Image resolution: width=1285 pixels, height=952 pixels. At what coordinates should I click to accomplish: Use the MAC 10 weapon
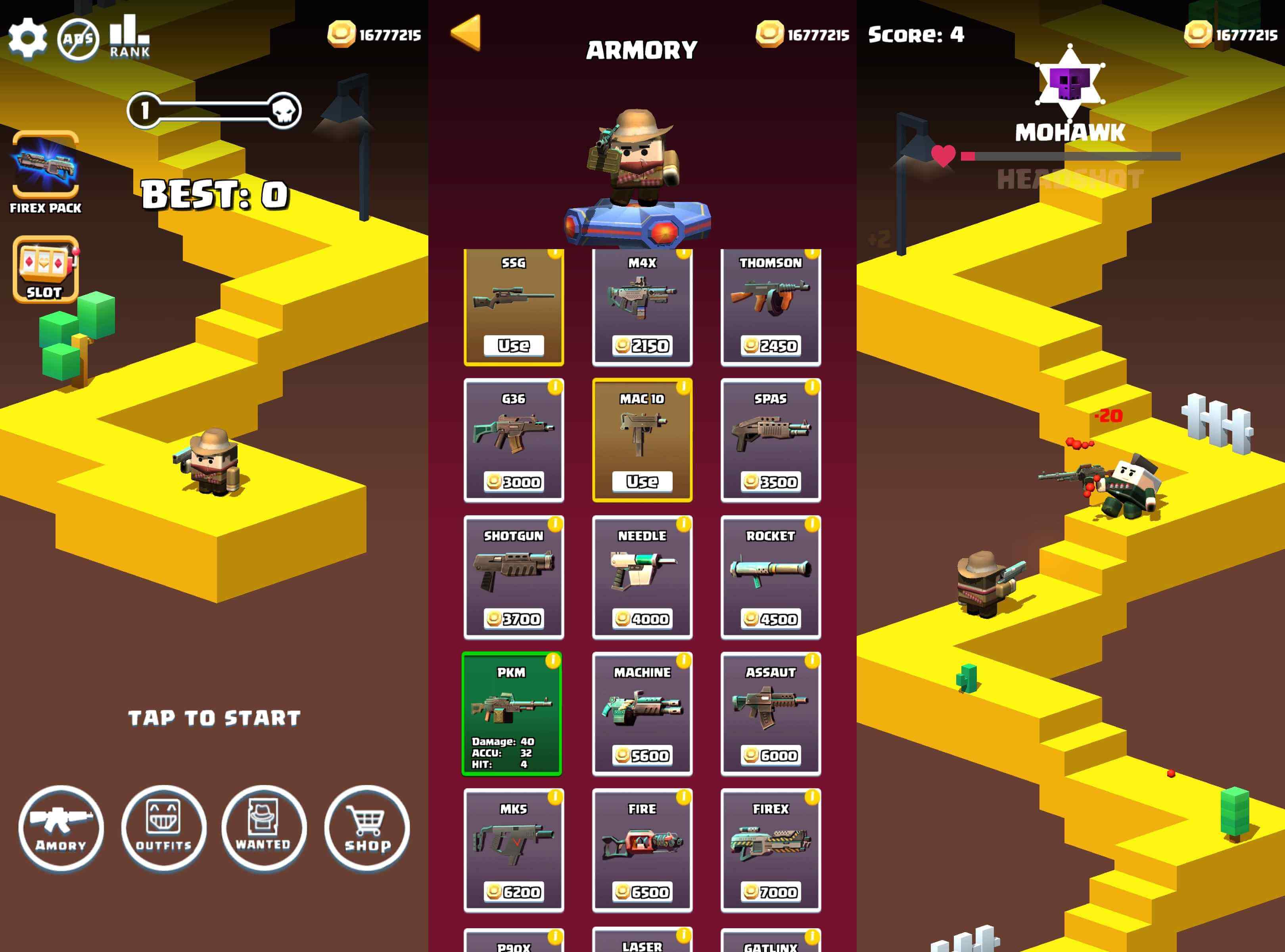642,481
